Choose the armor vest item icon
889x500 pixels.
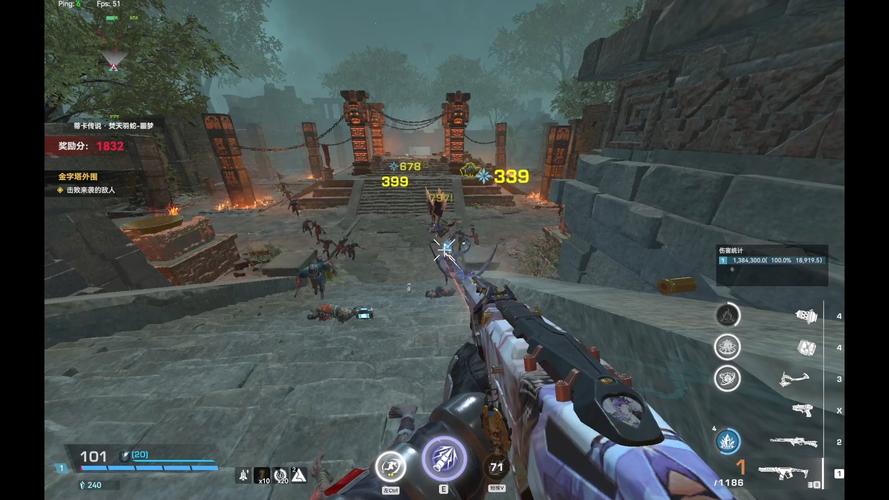pyautogui.click(x=806, y=348)
